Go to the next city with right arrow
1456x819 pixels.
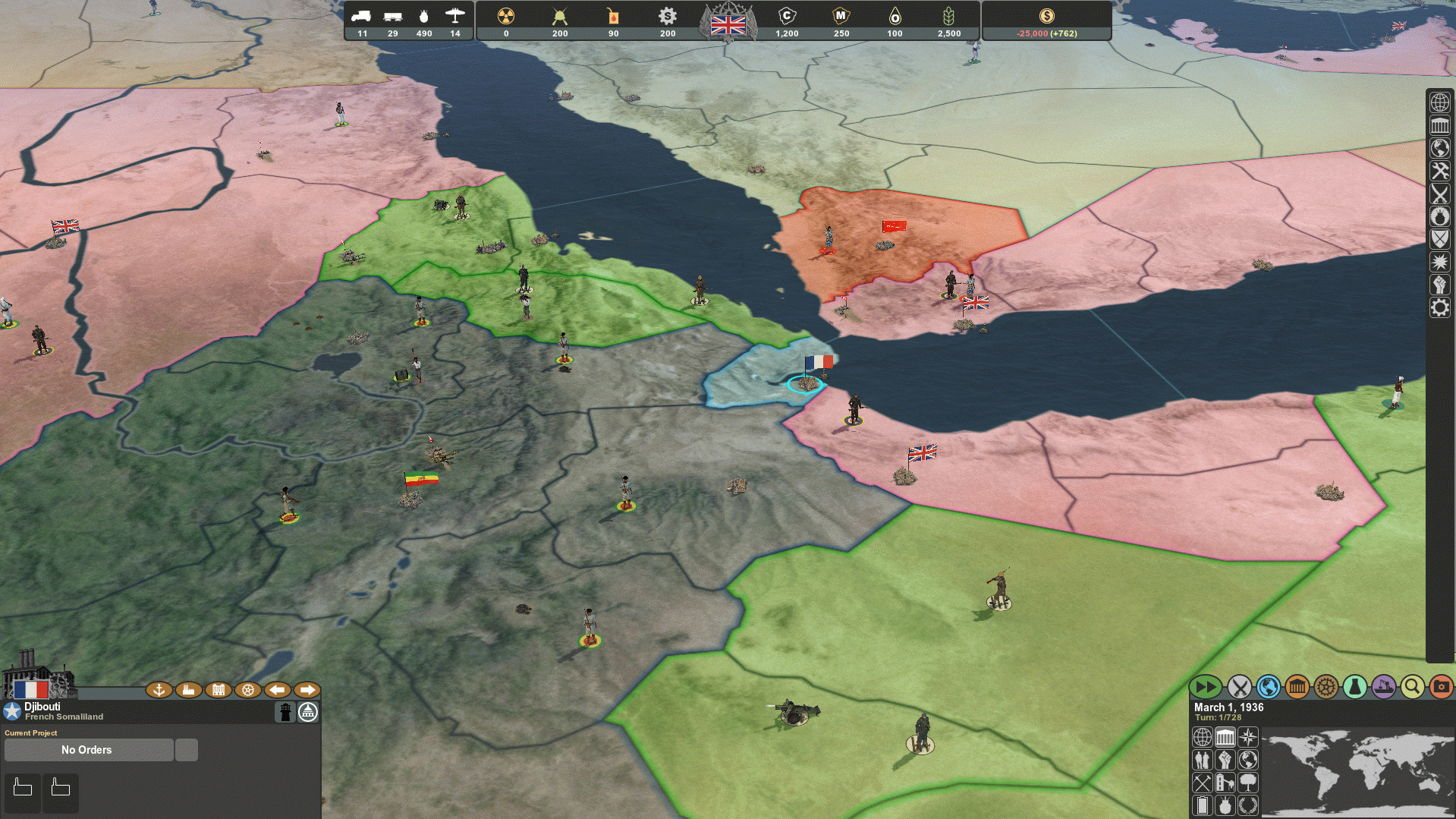click(307, 690)
